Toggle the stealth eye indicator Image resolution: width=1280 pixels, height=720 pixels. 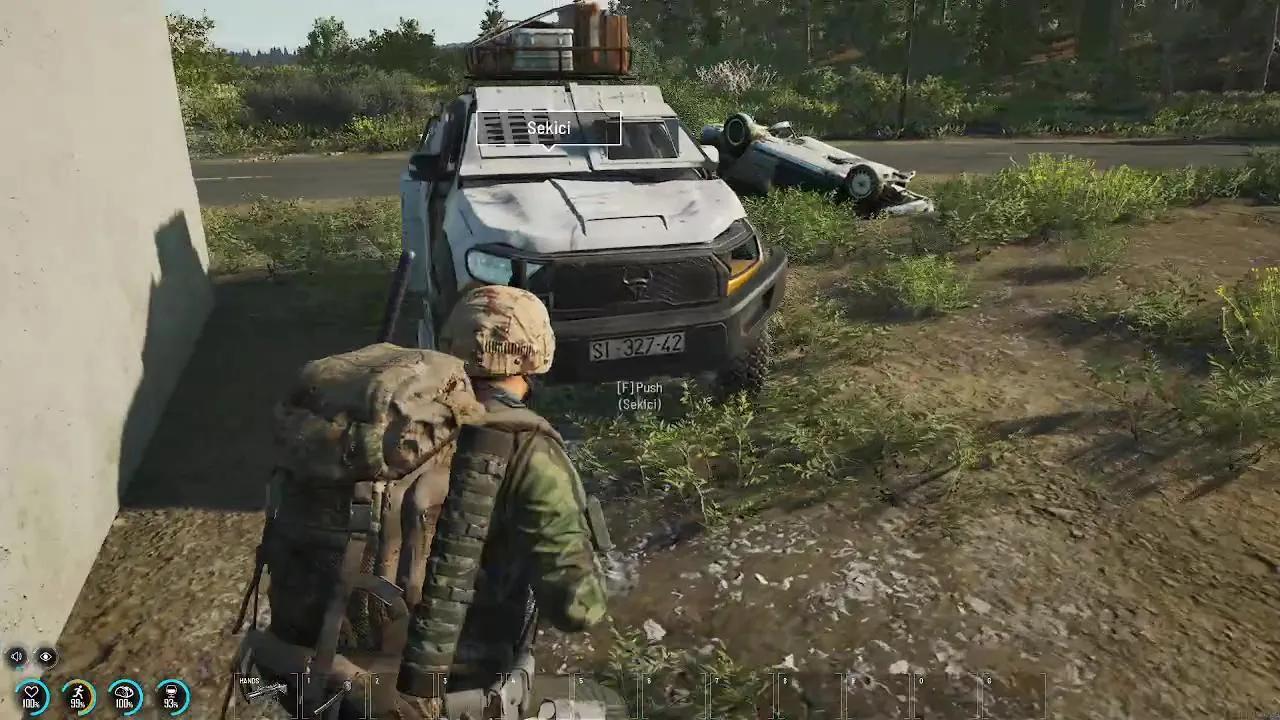pos(46,656)
